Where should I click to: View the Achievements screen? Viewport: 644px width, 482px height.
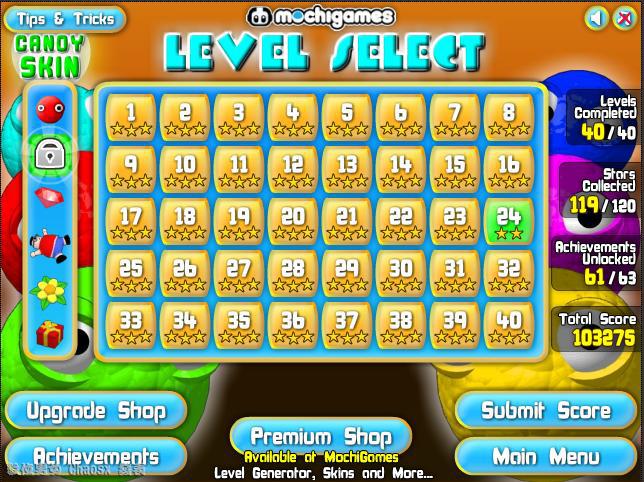coord(94,457)
